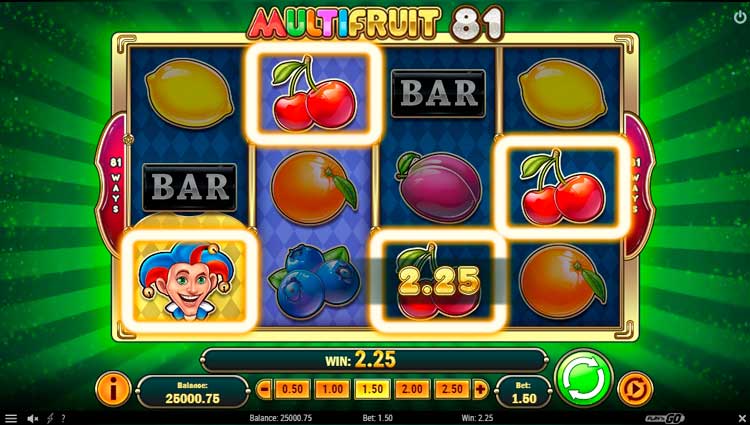Image resolution: width=750 pixels, height=425 pixels.
Task: Toggle the sound speaker icon
Action: (32, 418)
